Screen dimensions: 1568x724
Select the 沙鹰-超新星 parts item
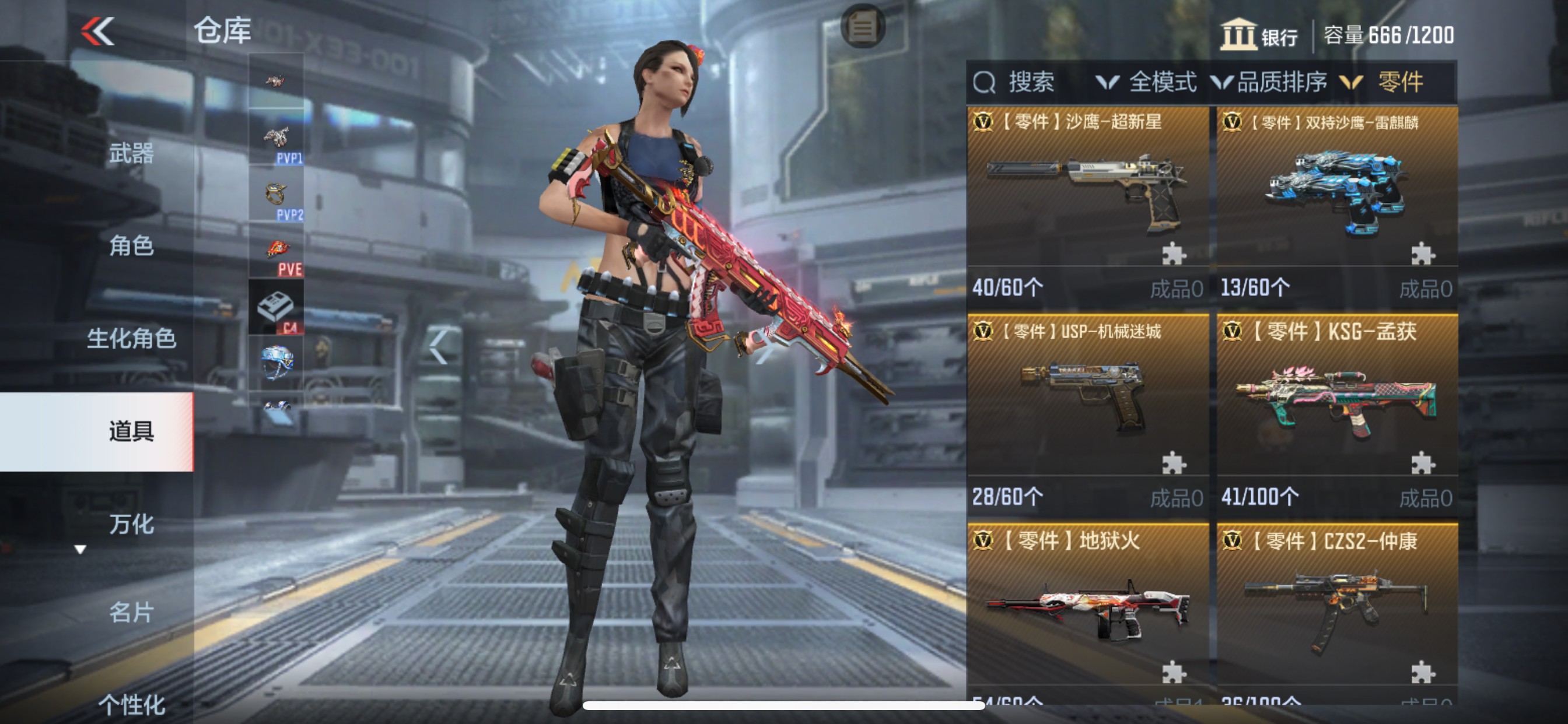(x=1087, y=195)
